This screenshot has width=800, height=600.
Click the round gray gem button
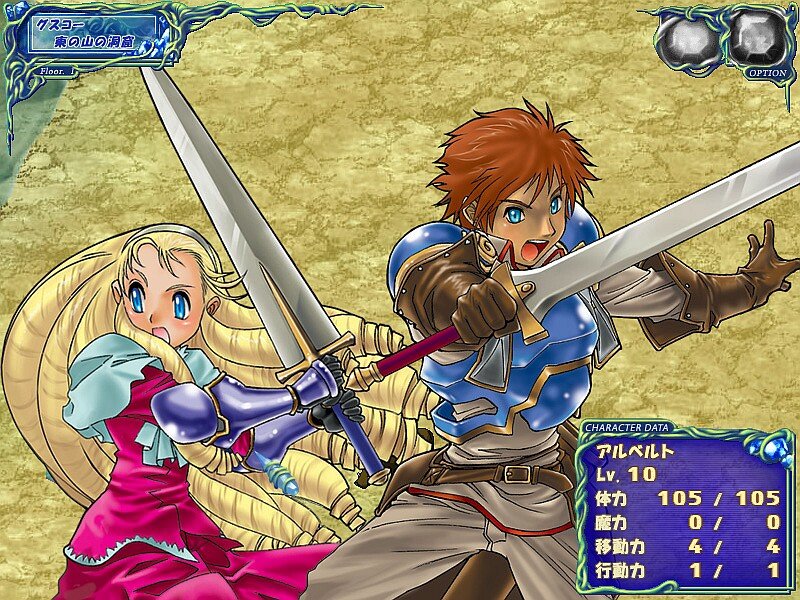tap(686, 40)
